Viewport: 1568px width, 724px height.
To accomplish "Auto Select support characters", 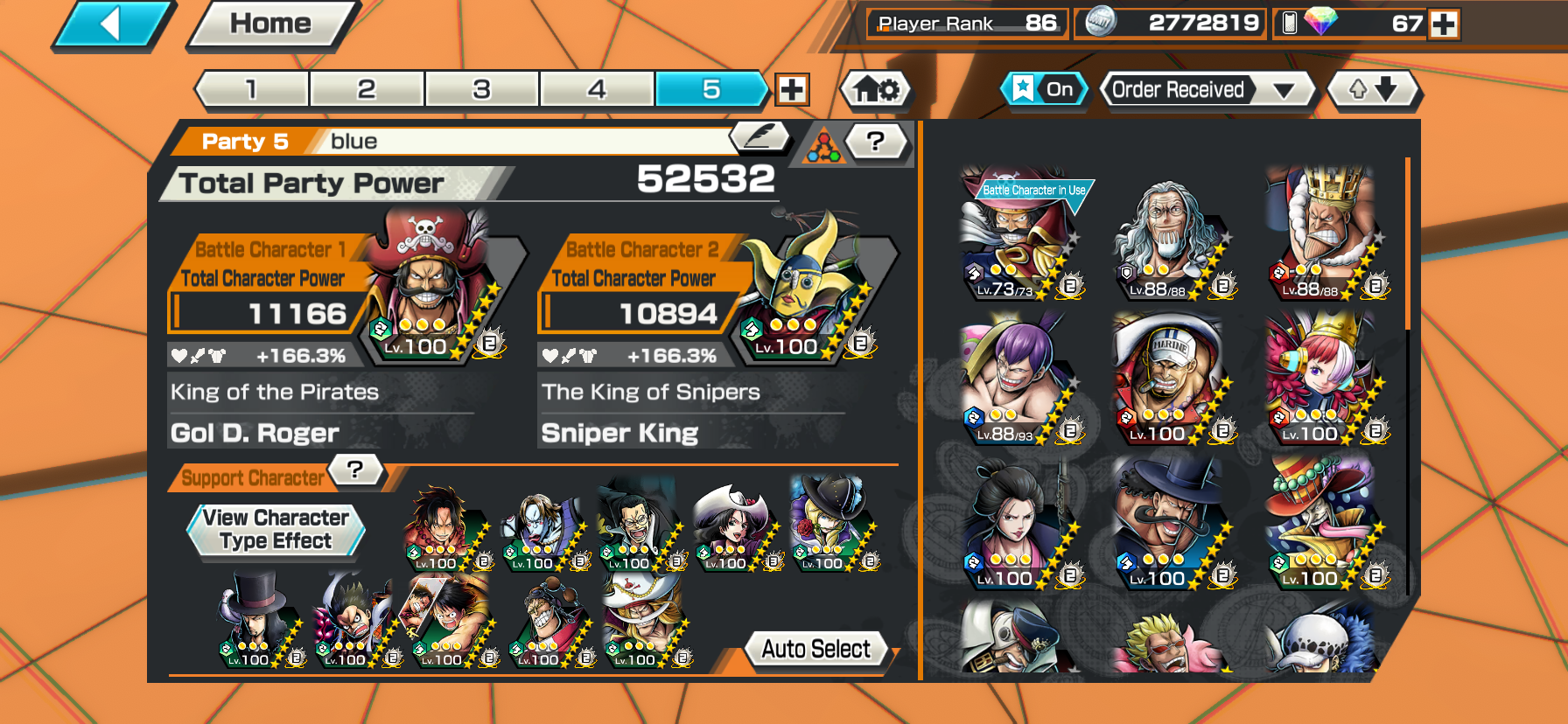I will pos(815,649).
